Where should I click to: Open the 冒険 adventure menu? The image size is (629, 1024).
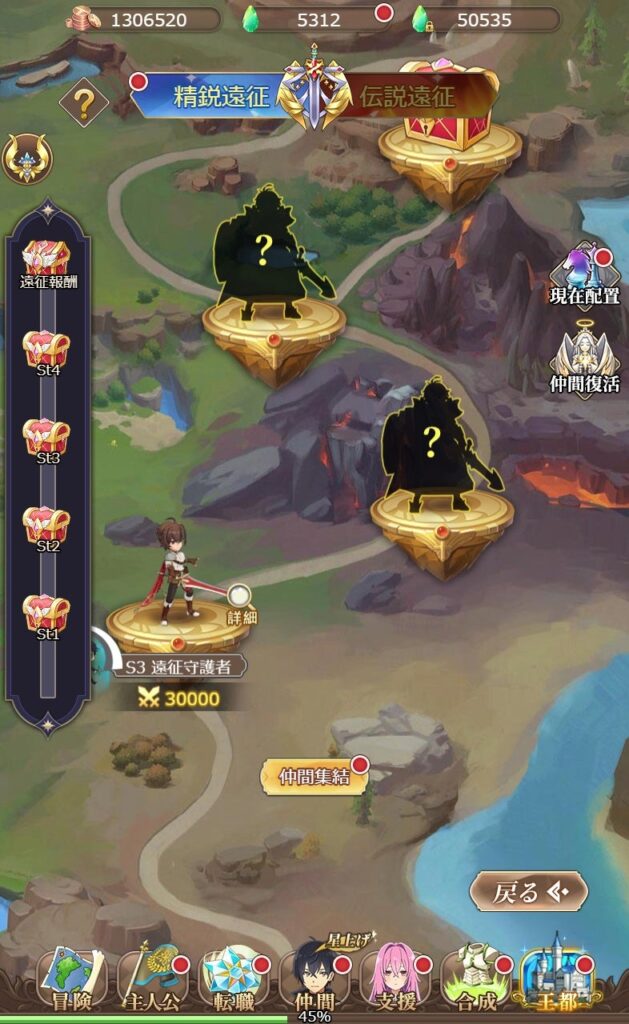coord(72,979)
